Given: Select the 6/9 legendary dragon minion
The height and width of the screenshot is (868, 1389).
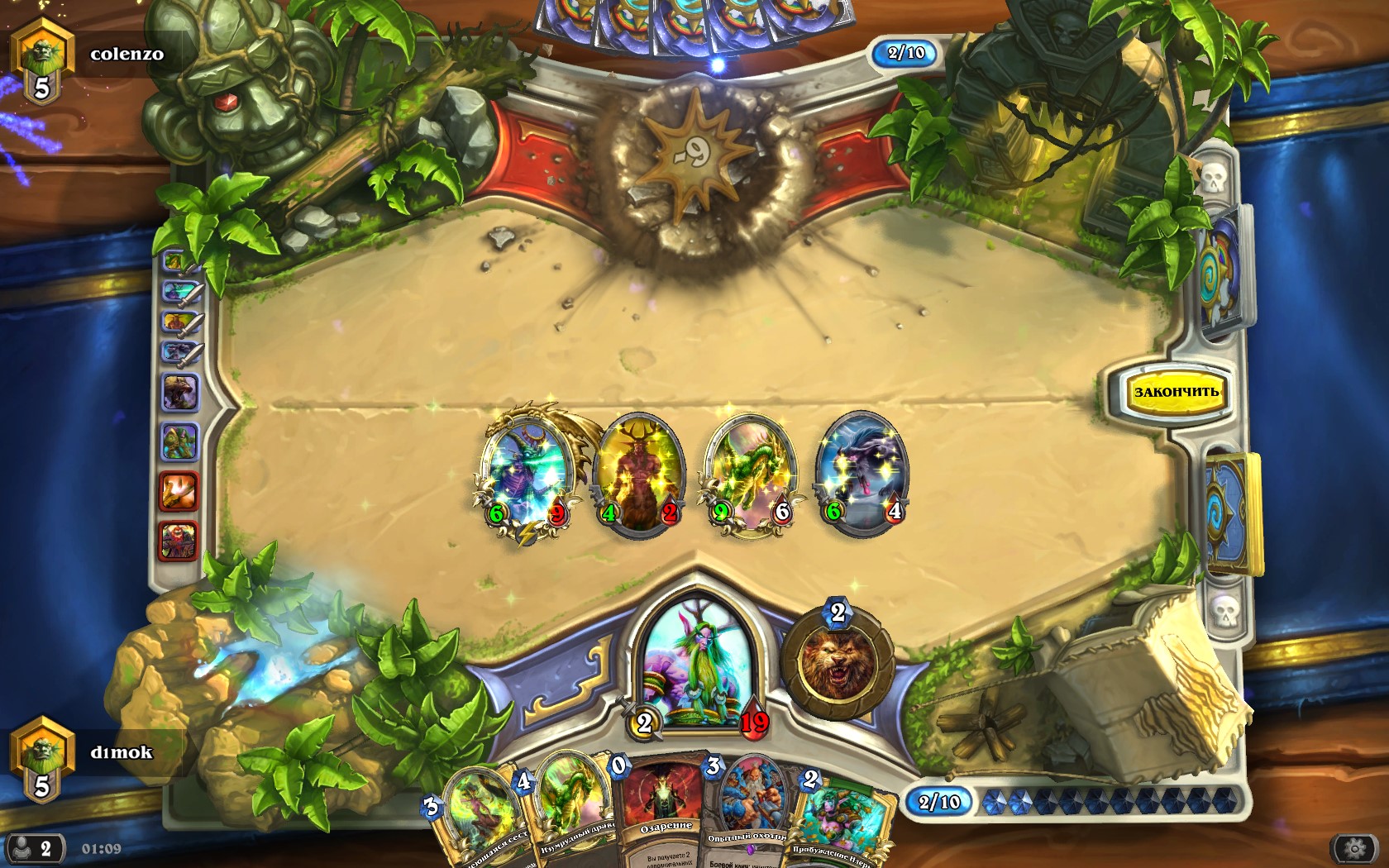Looking at the screenshot, I should (527, 473).
